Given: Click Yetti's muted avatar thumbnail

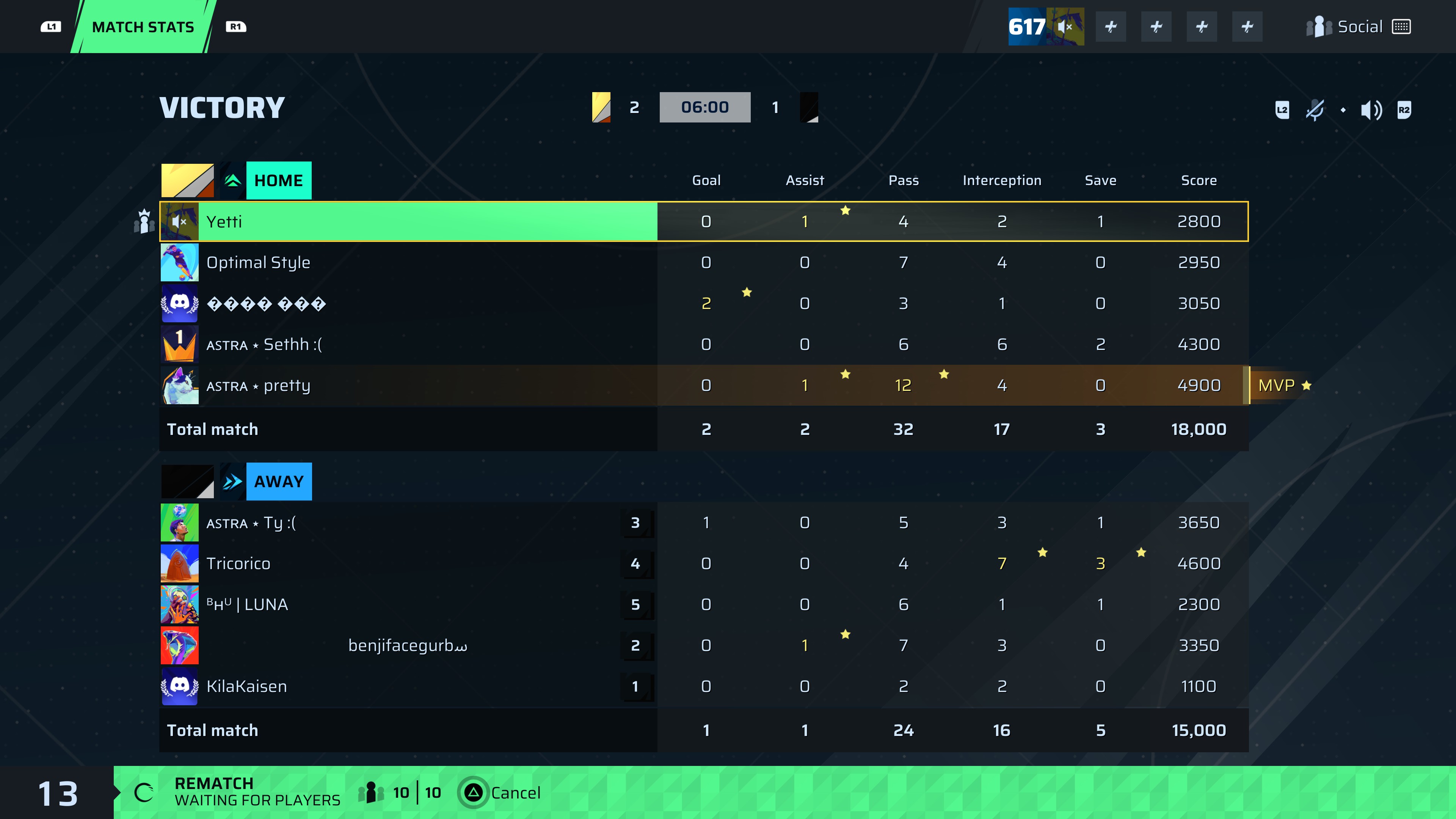Looking at the screenshot, I should point(180,221).
